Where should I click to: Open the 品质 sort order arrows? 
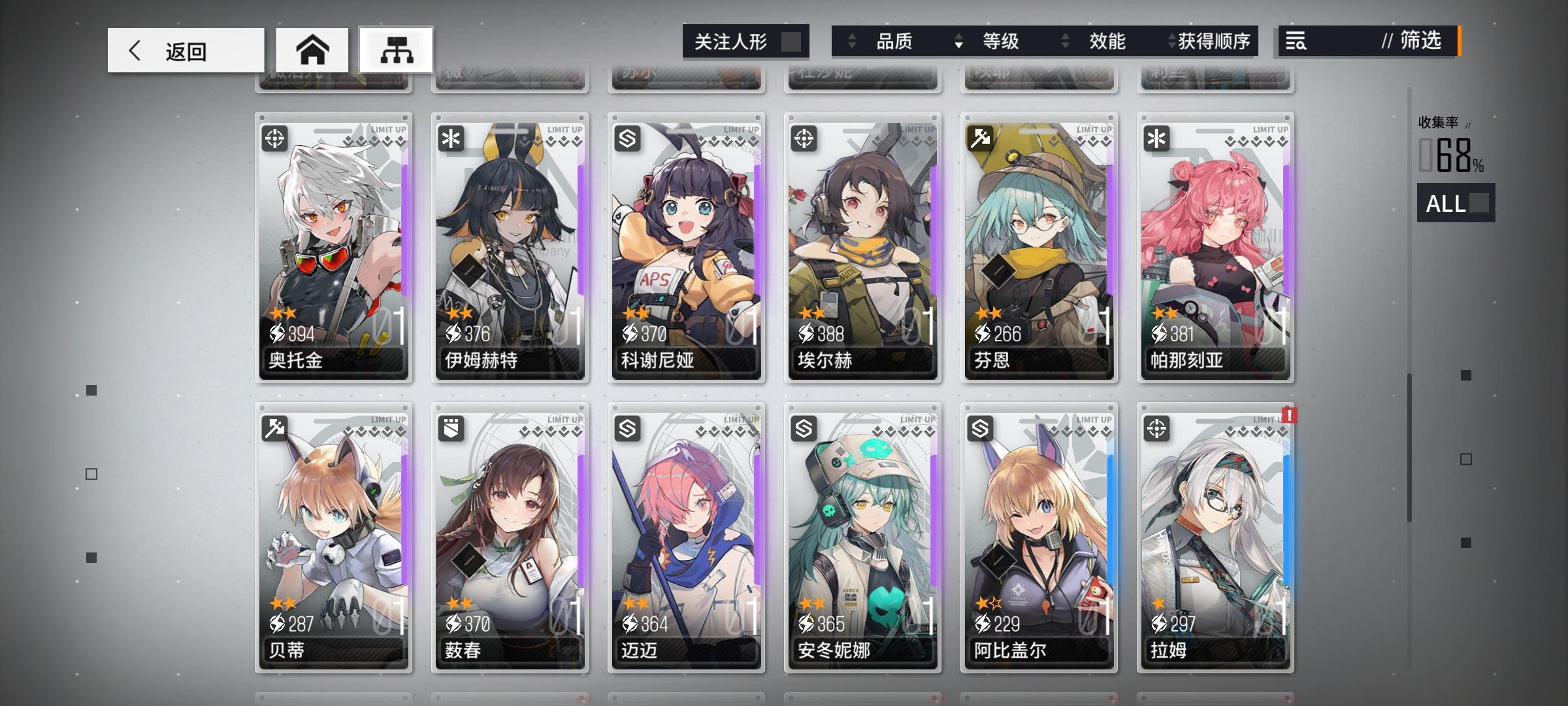[x=853, y=41]
